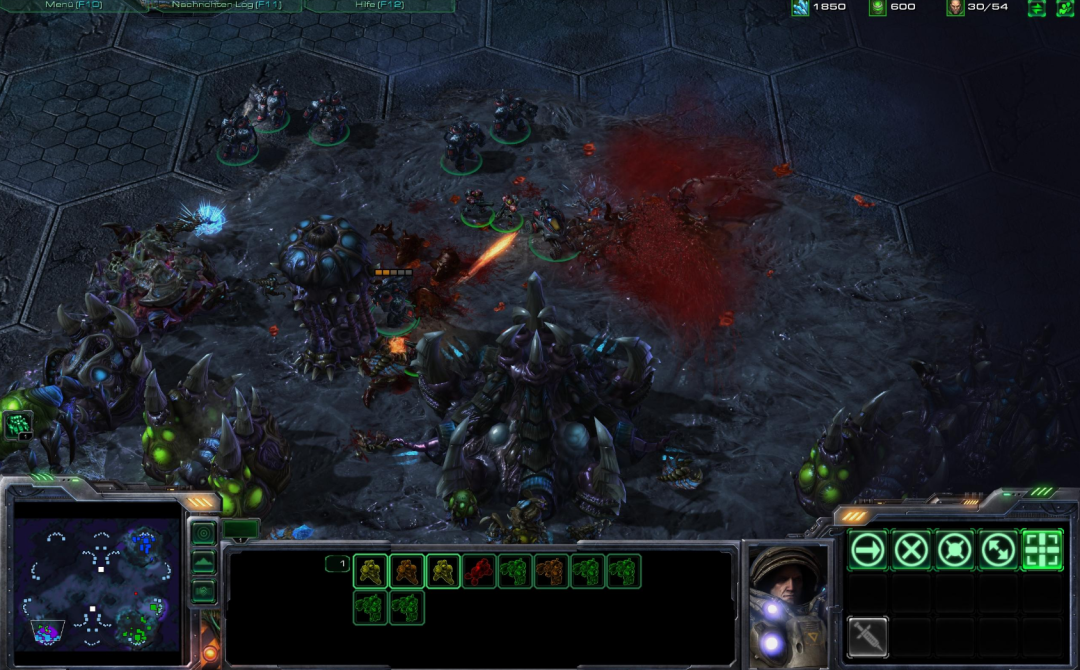Screen dimensions: 1080x670
Task: Choose the Patrol command icon
Action: (x=997, y=550)
